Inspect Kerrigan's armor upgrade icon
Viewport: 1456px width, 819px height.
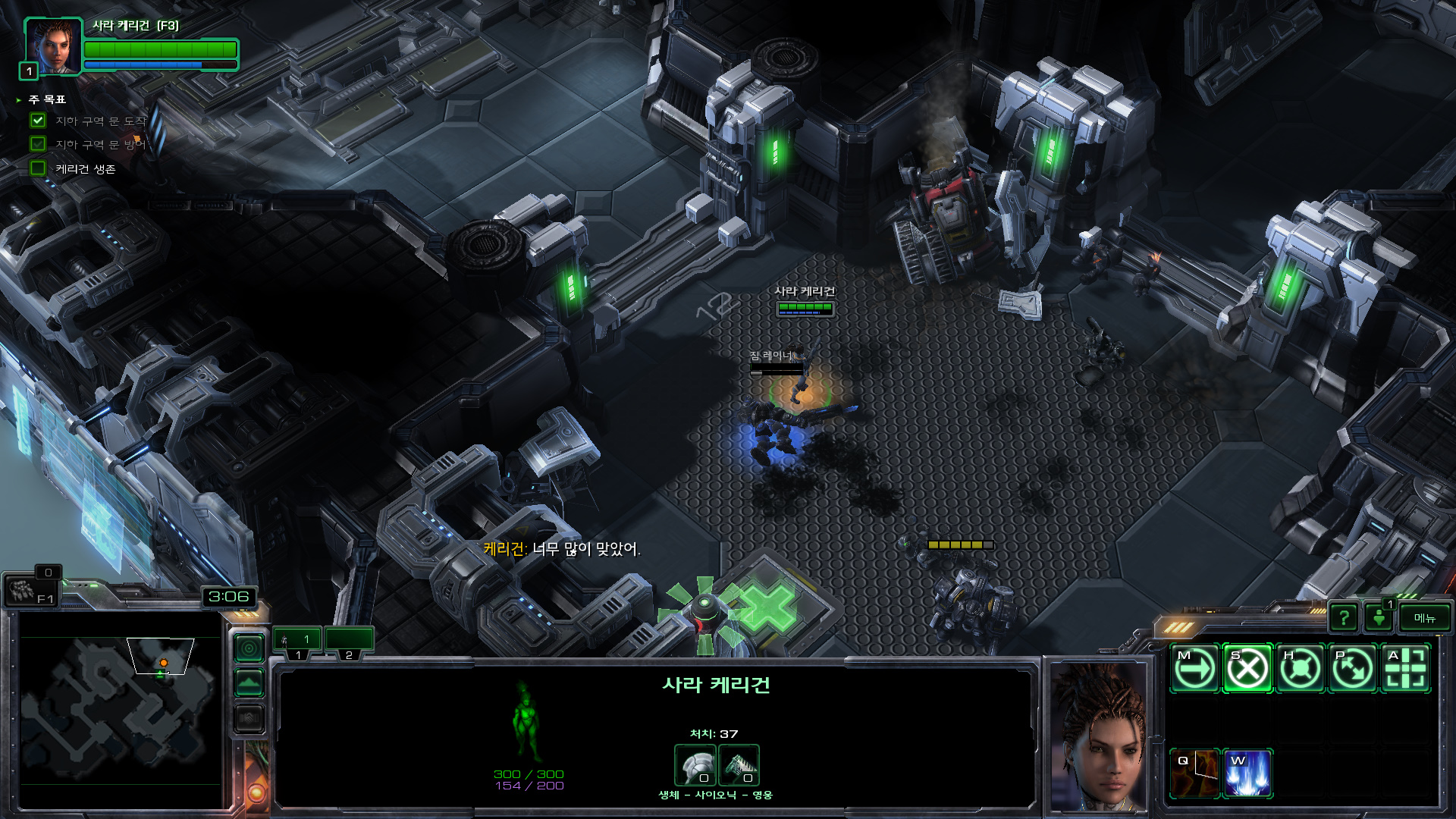(695, 765)
